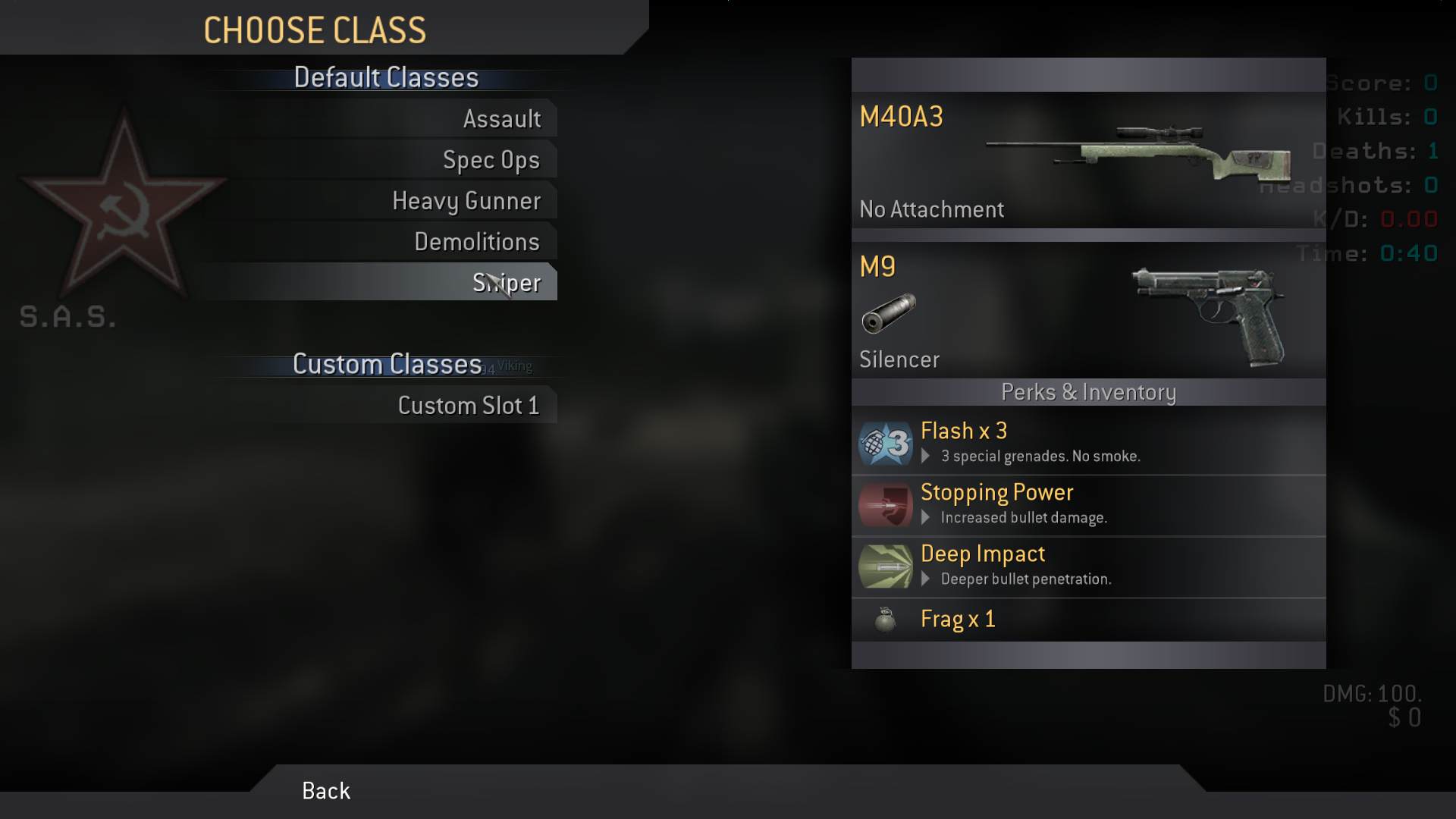This screenshot has height=819, width=1456.
Task: Open Custom Slot 1 class
Action: pyautogui.click(x=468, y=406)
